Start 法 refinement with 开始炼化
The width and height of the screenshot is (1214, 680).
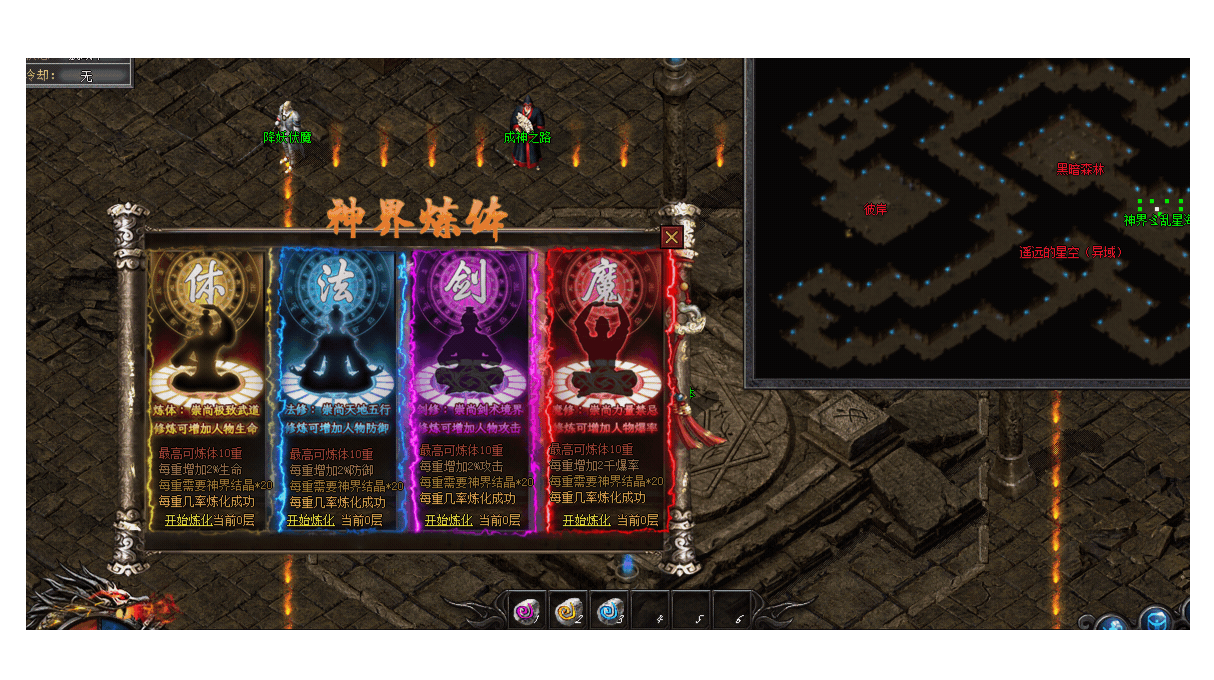[x=310, y=520]
